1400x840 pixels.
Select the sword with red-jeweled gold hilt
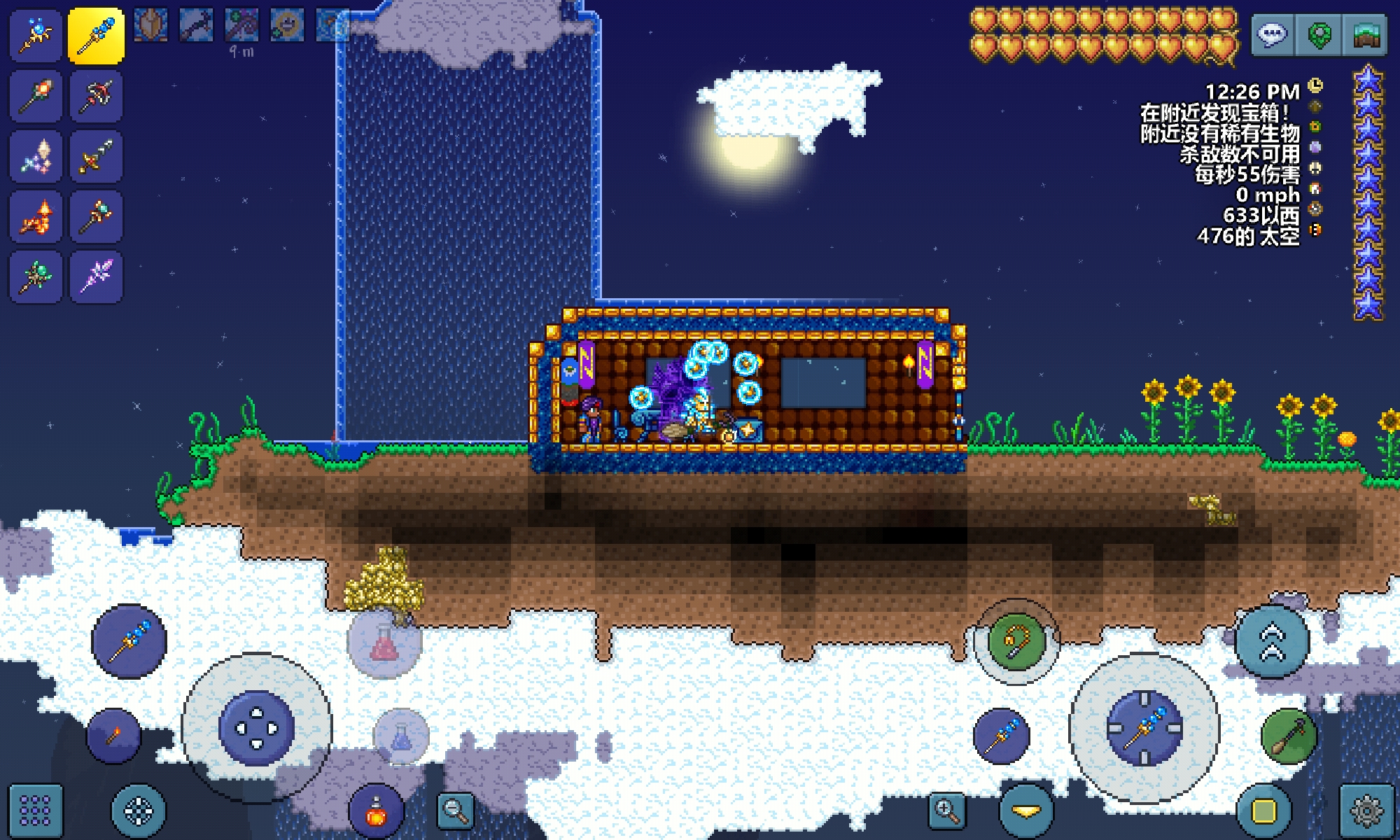click(96, 157)
